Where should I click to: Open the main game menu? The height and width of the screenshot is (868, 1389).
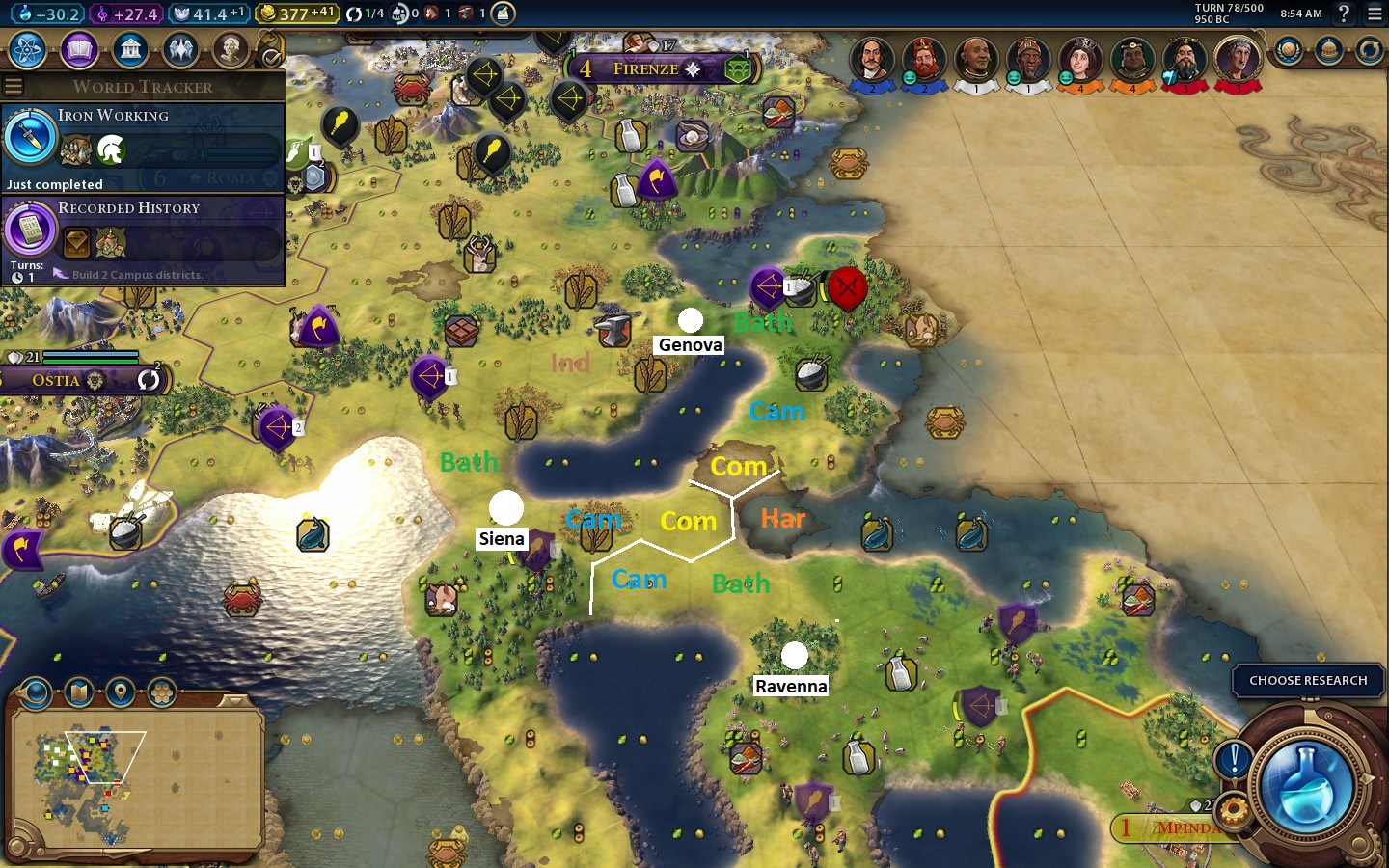[1375, 14]
